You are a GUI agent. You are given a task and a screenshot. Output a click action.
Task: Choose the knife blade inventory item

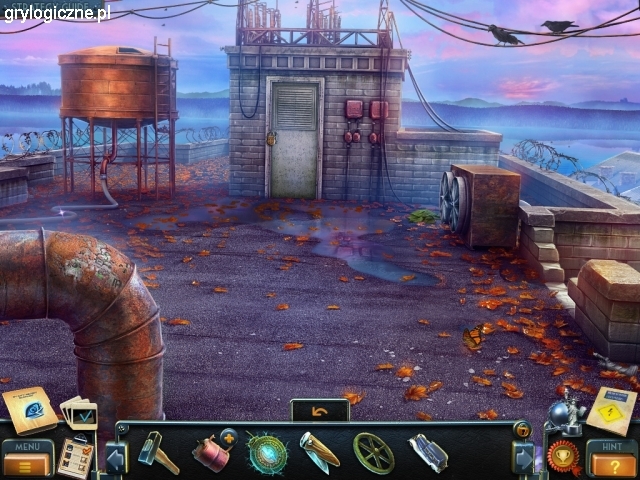319,452
